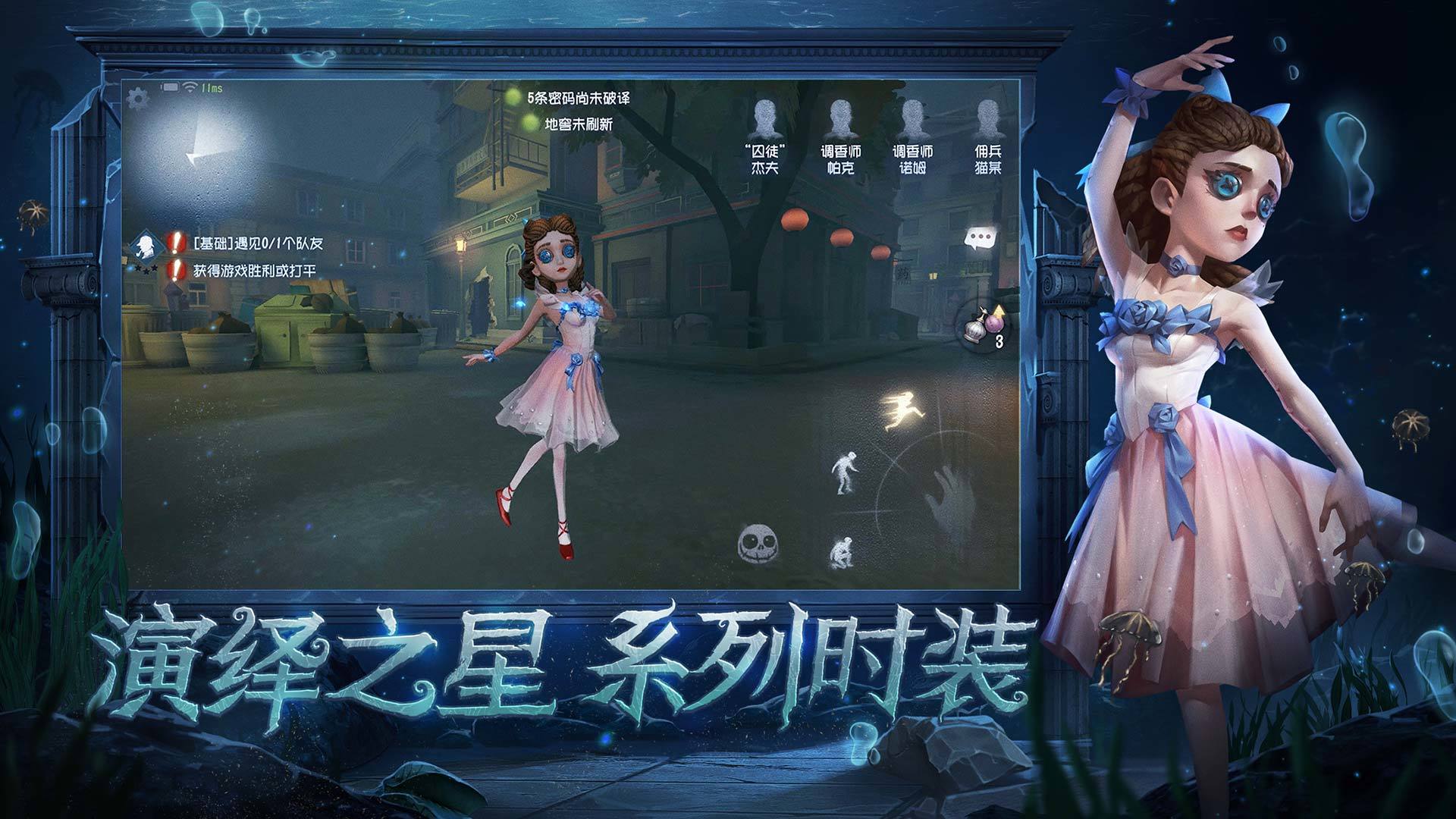Tap the first red exclamation mission marker

pyautogui.click(x=175, y=243)
